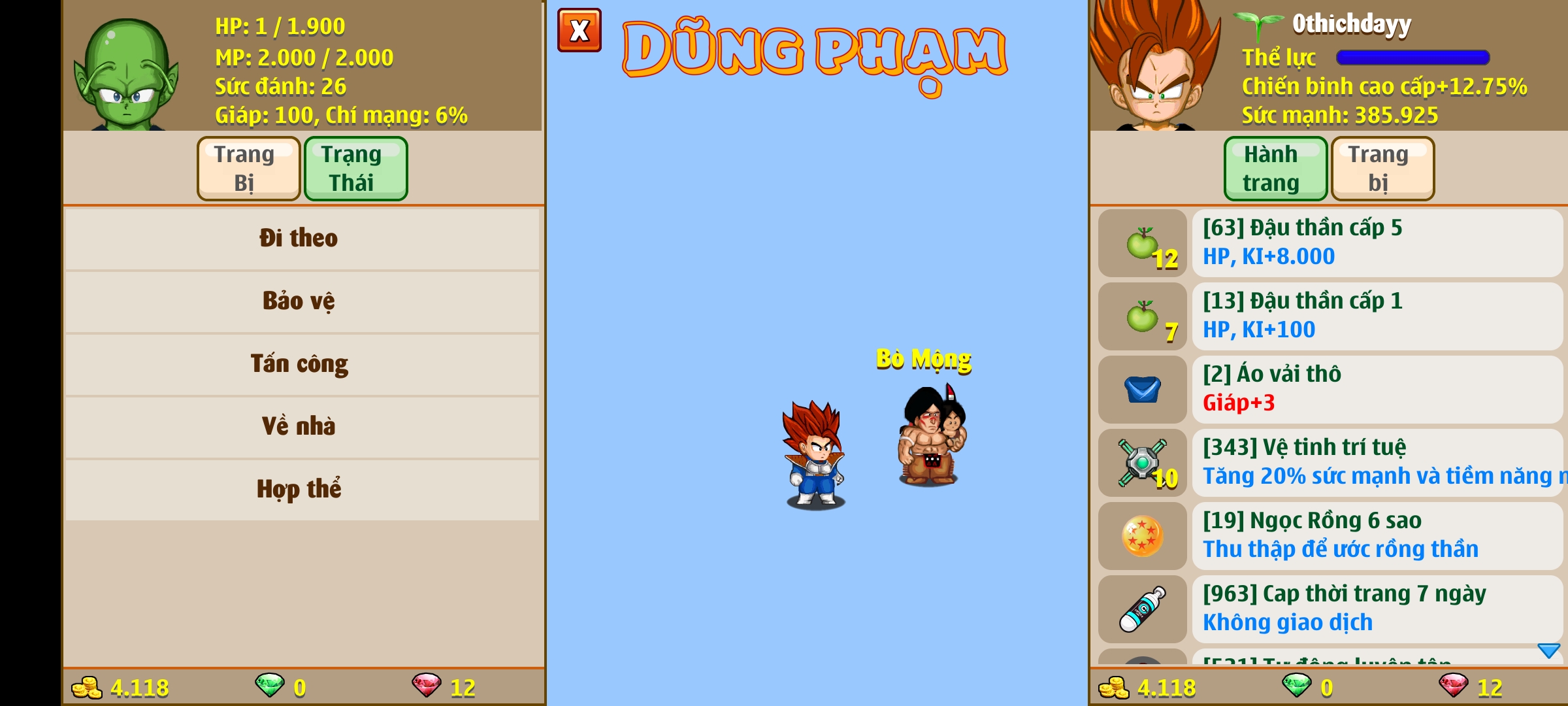The height and width of the screenshot is (706, 1568).
Task: Choose the Đi theo pet command
Action: tap(302, 239)
